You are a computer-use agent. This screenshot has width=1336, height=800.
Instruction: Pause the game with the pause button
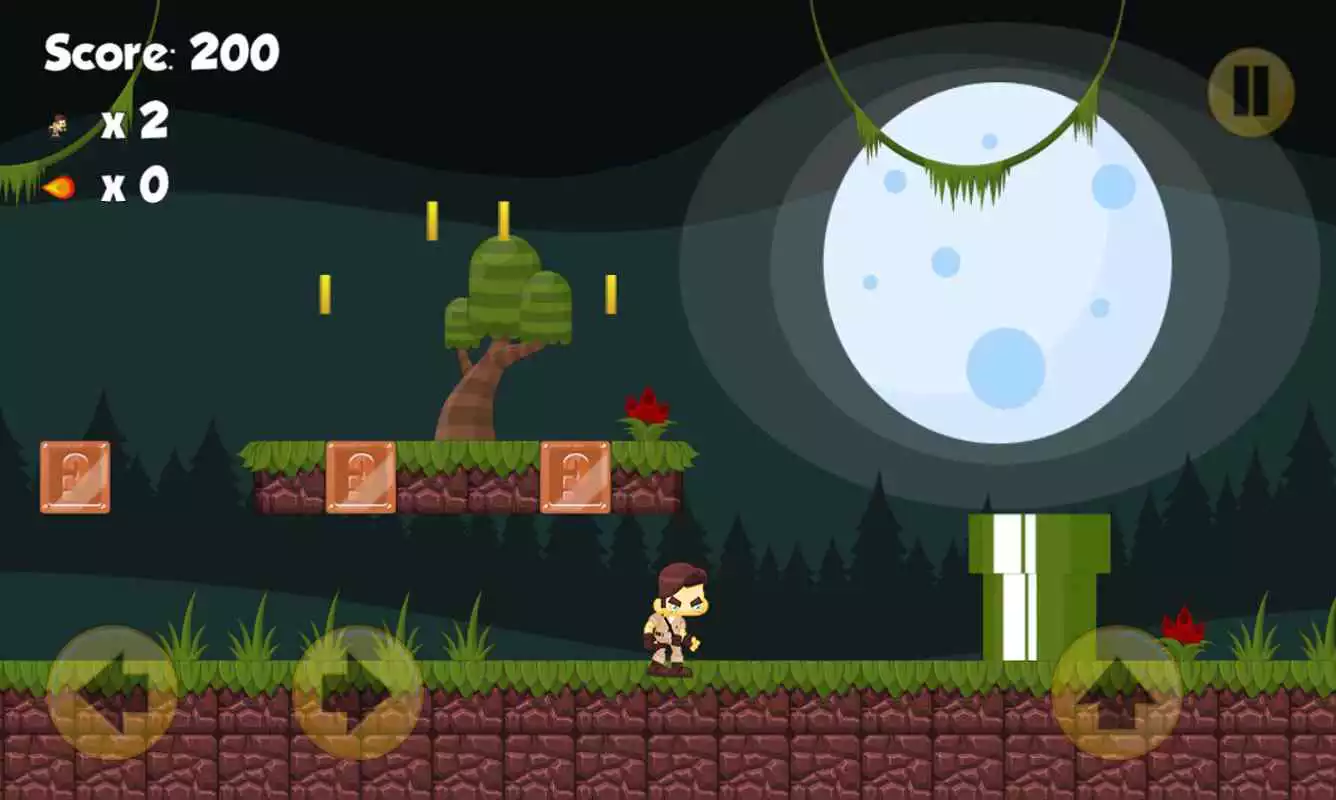click(1250, 92)
